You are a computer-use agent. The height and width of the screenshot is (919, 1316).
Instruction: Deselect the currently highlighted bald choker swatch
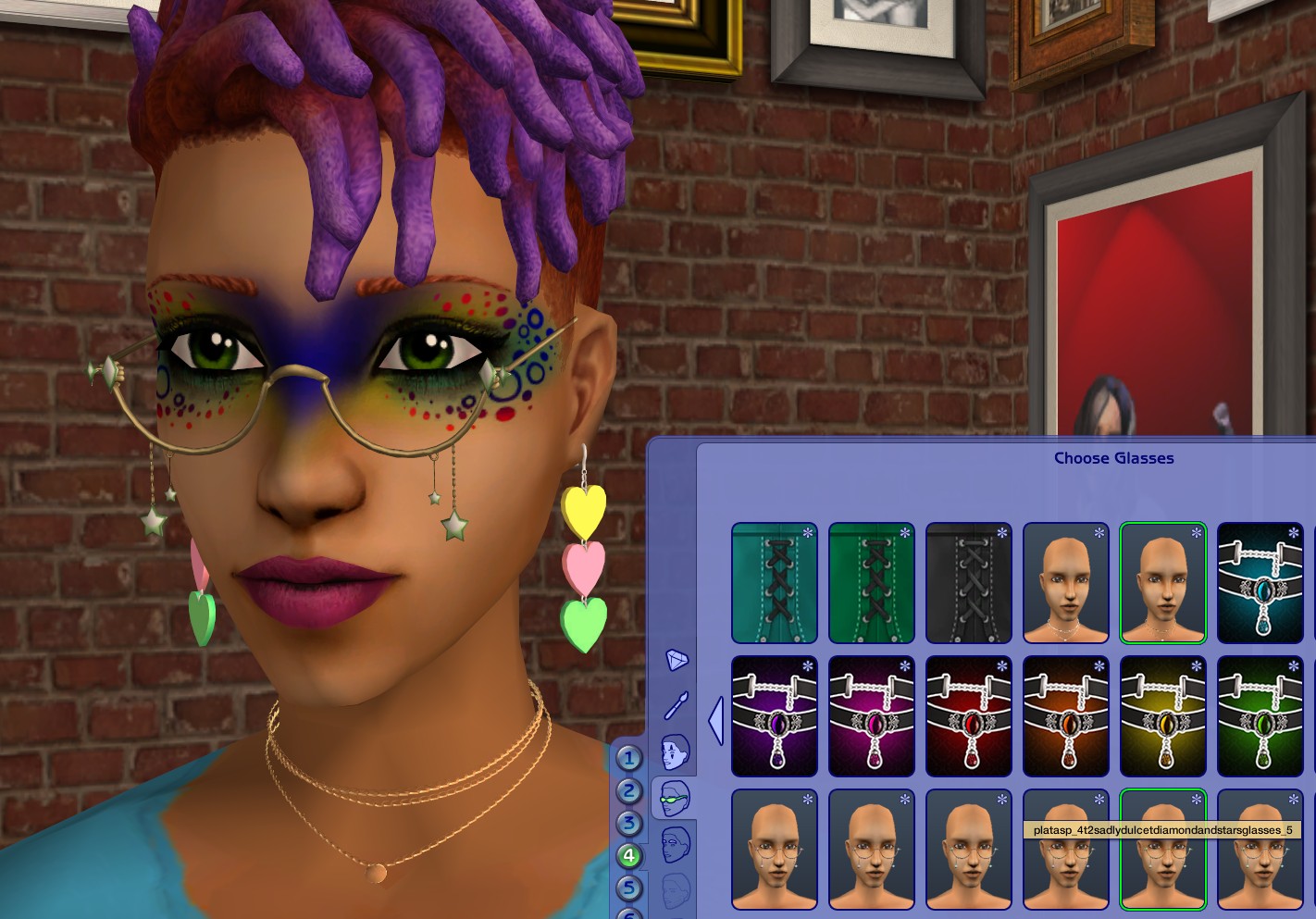point(1162,582)
